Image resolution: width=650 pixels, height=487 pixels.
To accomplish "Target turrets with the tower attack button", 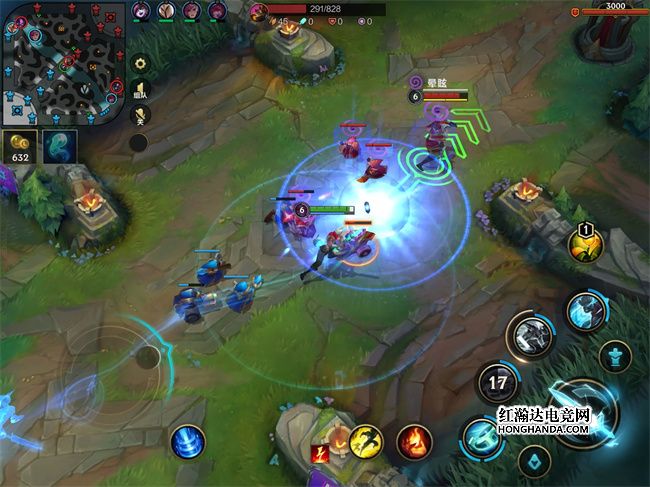I will pos(616,355).
